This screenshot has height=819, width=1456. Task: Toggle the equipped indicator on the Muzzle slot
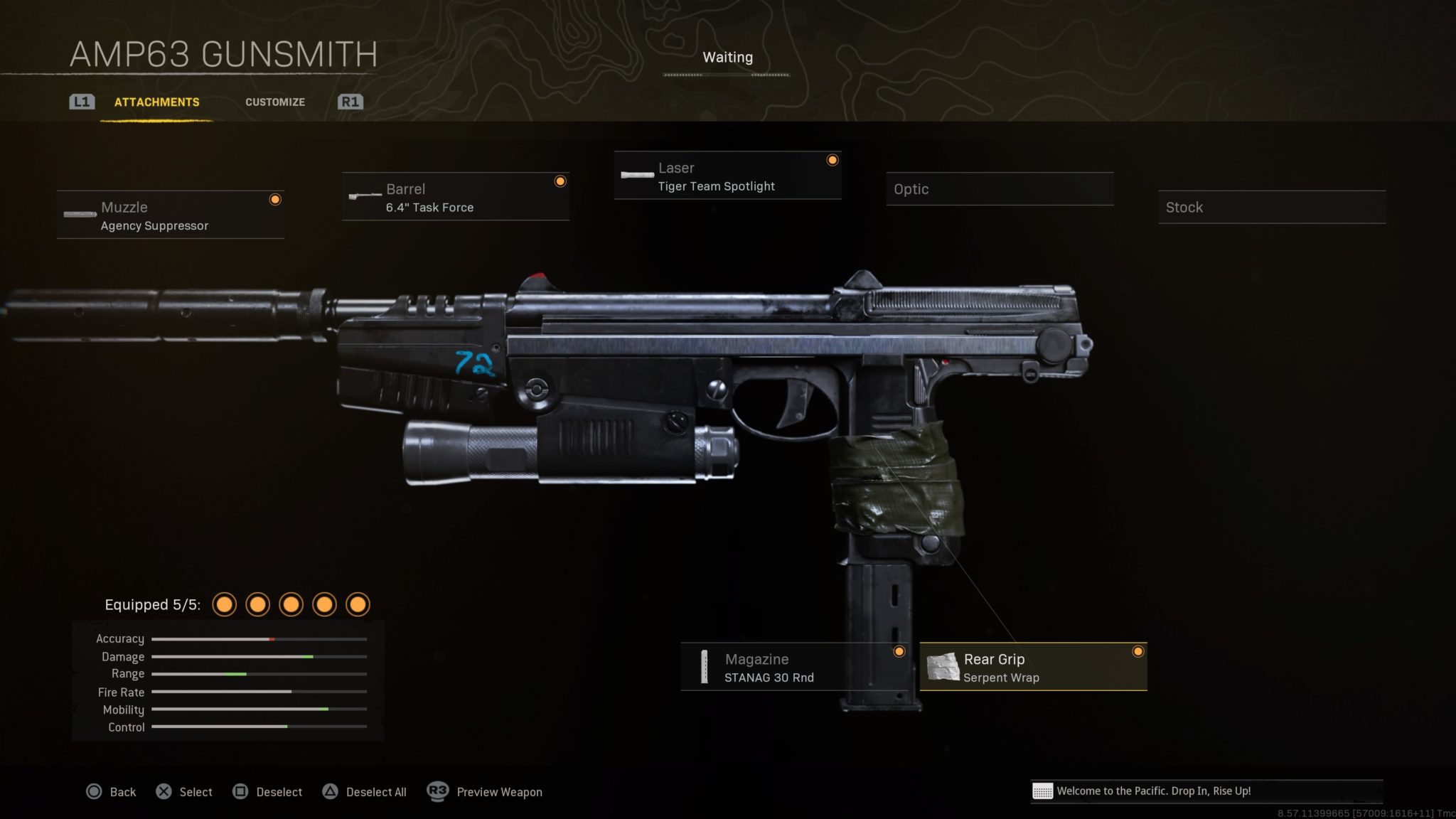pyautogui.click(x=275, y=200)
